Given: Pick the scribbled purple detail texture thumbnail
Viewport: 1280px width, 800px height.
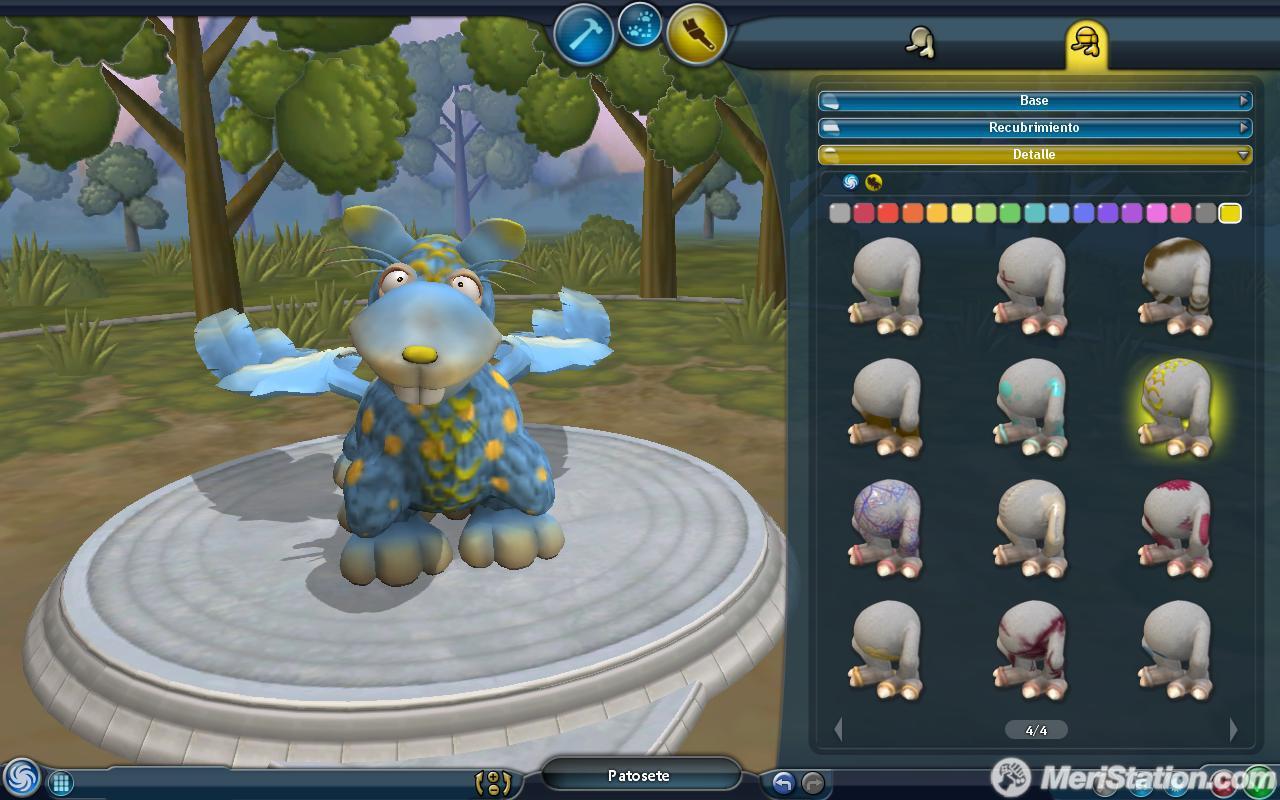Looking at the screenshot, I should [887, 527].
